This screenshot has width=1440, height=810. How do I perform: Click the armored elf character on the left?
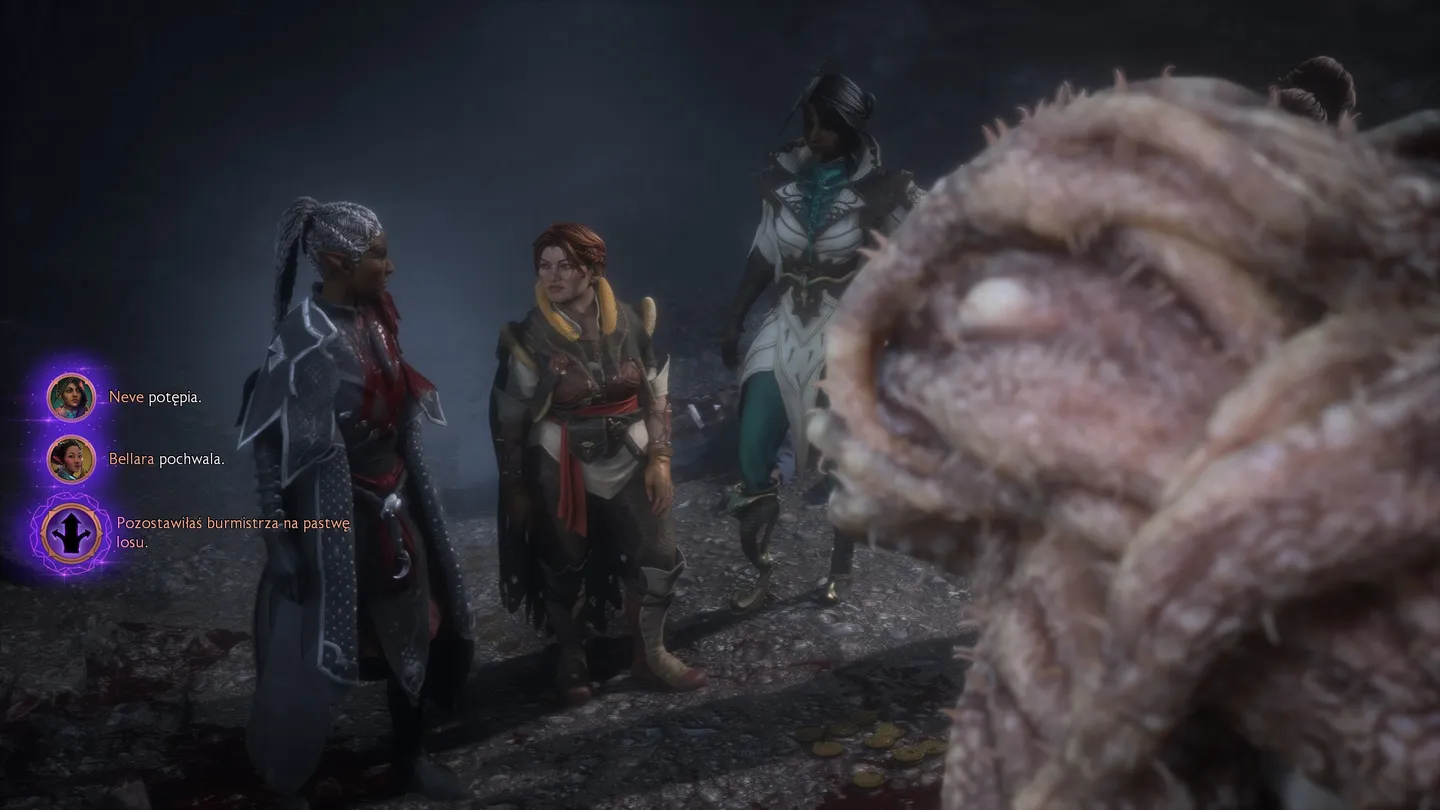(x=350, y=420)
